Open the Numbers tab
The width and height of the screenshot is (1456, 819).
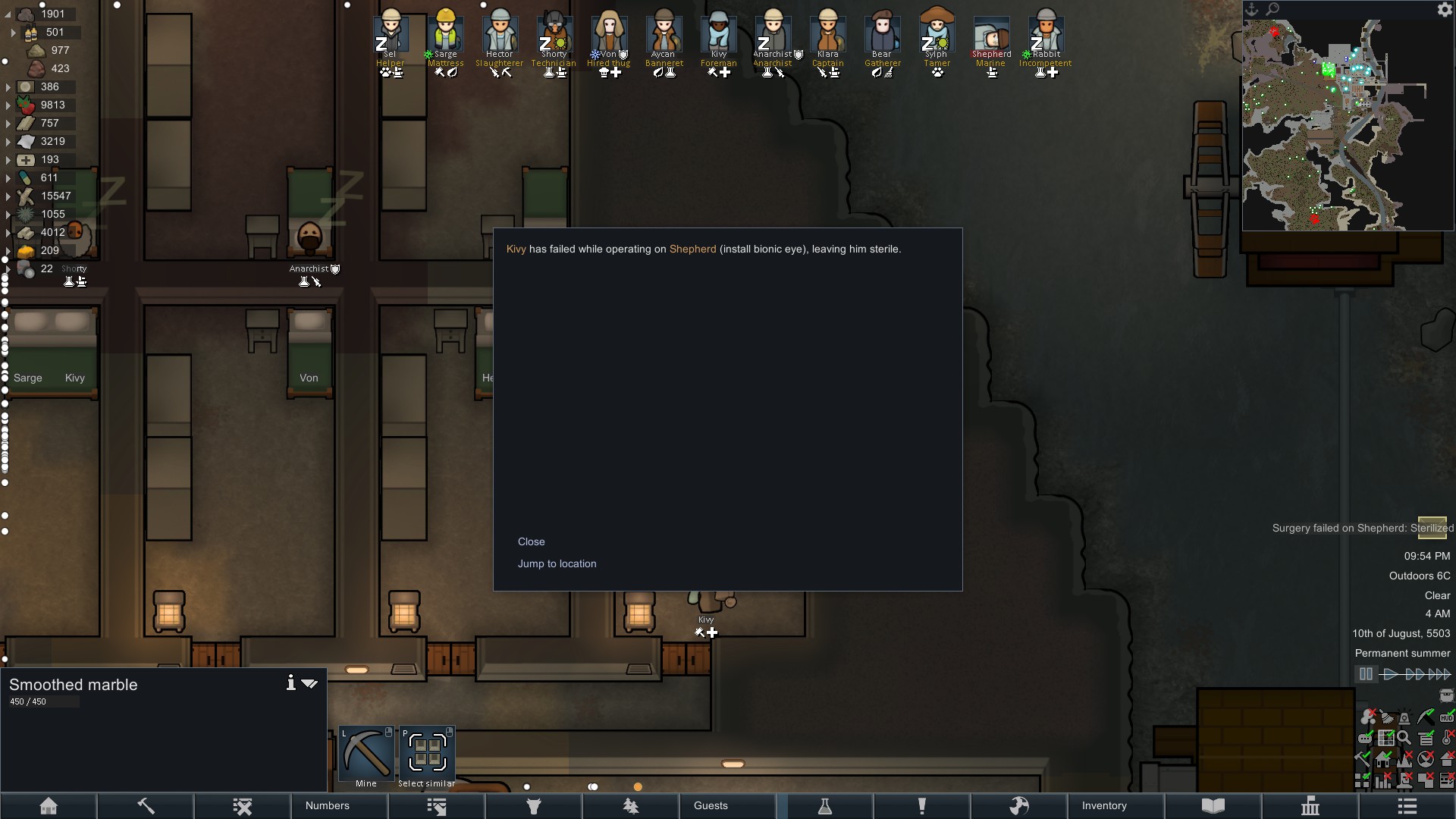[x=328, y=805]
